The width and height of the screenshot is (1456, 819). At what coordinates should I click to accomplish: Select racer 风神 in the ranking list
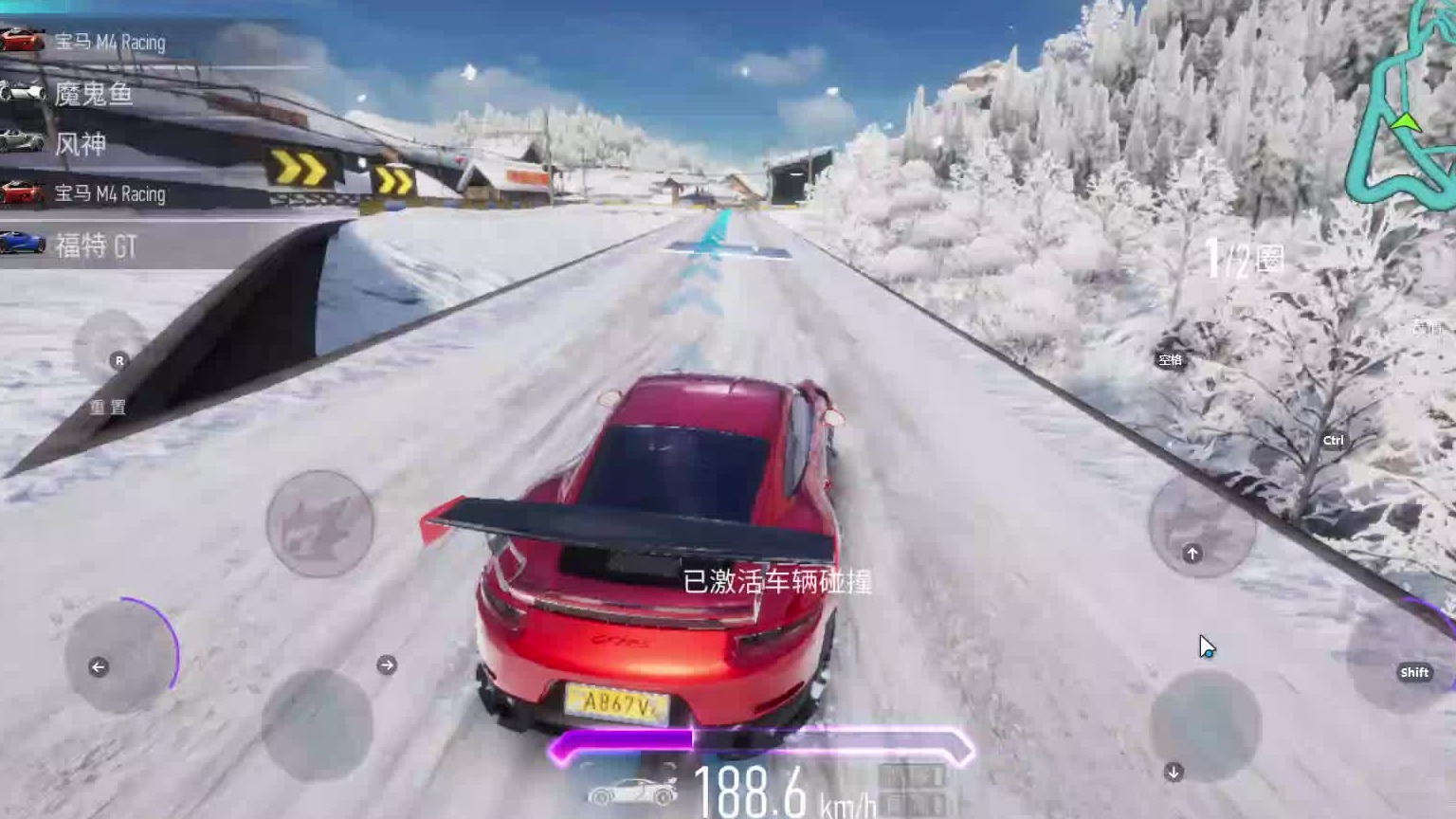(80, 144)
